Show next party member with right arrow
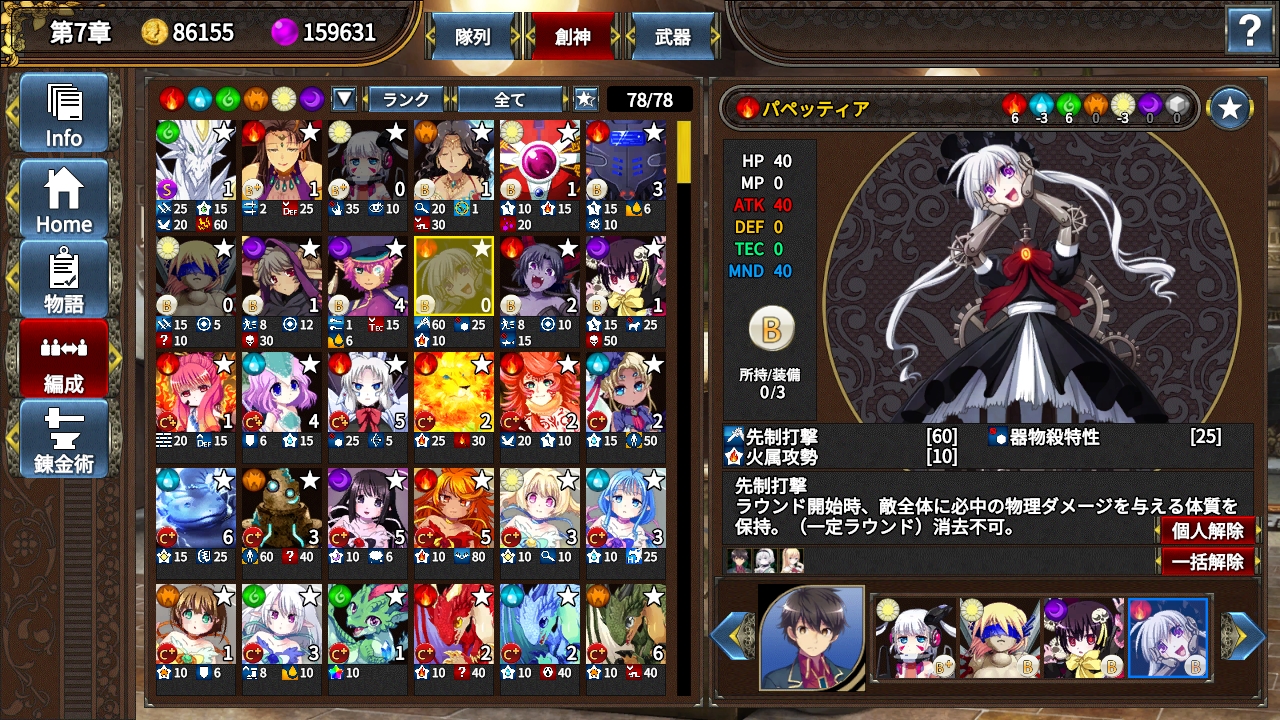The width and height of the screenshot is (1280, 720). coord(1245,636)
